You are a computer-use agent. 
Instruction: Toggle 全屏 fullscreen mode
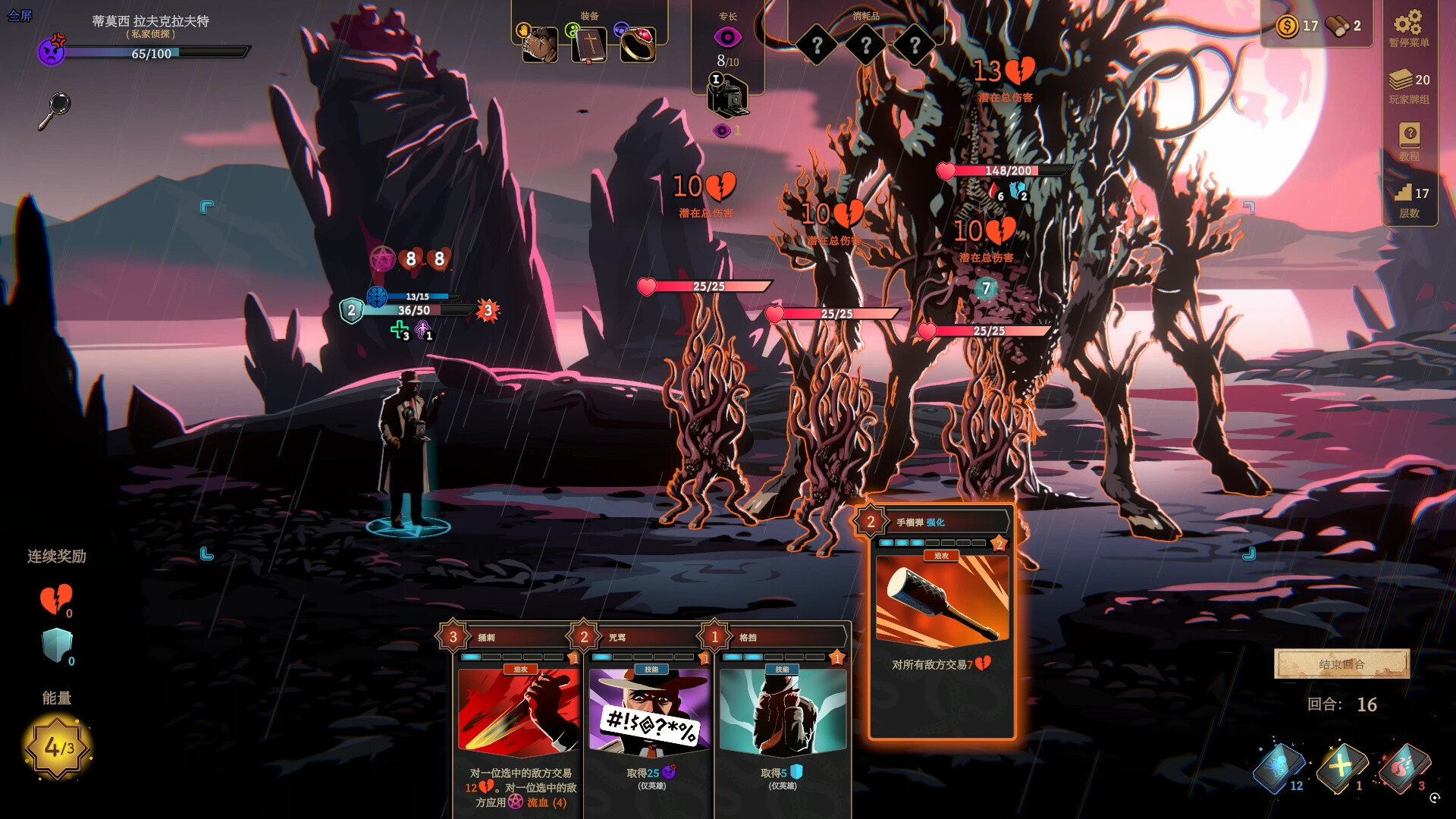pyautogui.click(x=20, y=15)
